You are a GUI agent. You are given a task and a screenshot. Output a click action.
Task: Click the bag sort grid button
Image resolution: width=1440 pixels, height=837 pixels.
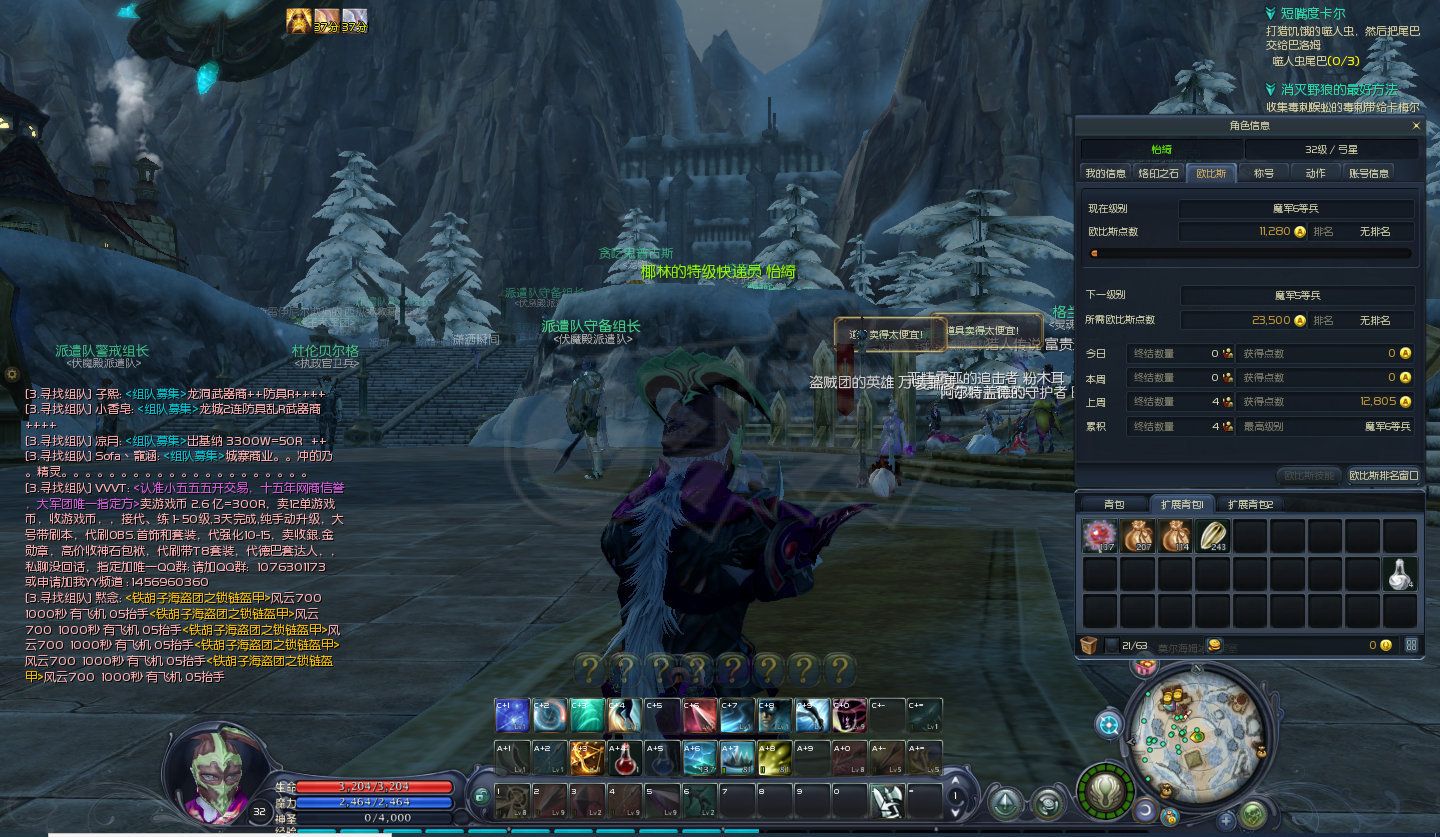[x=1411, y=645]
